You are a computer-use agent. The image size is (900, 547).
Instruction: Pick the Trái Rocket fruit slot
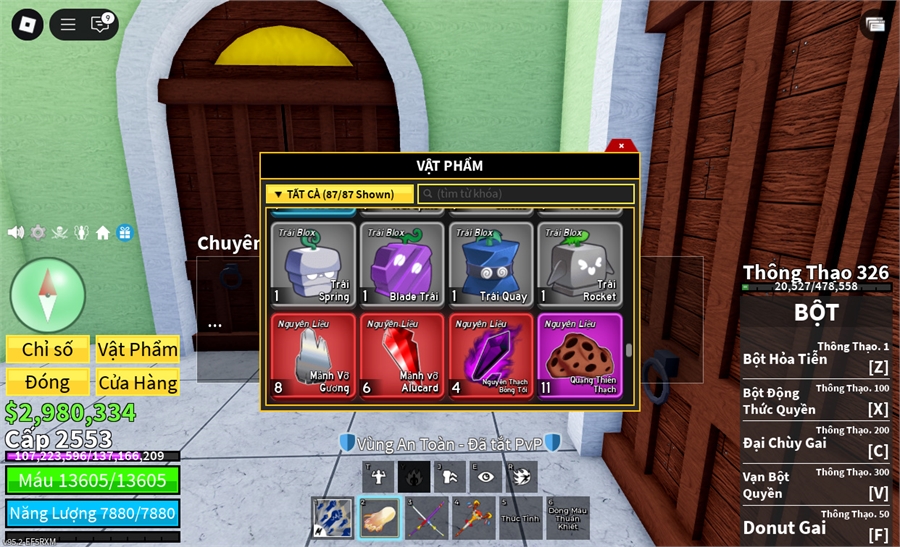click(x=580, y=264)
